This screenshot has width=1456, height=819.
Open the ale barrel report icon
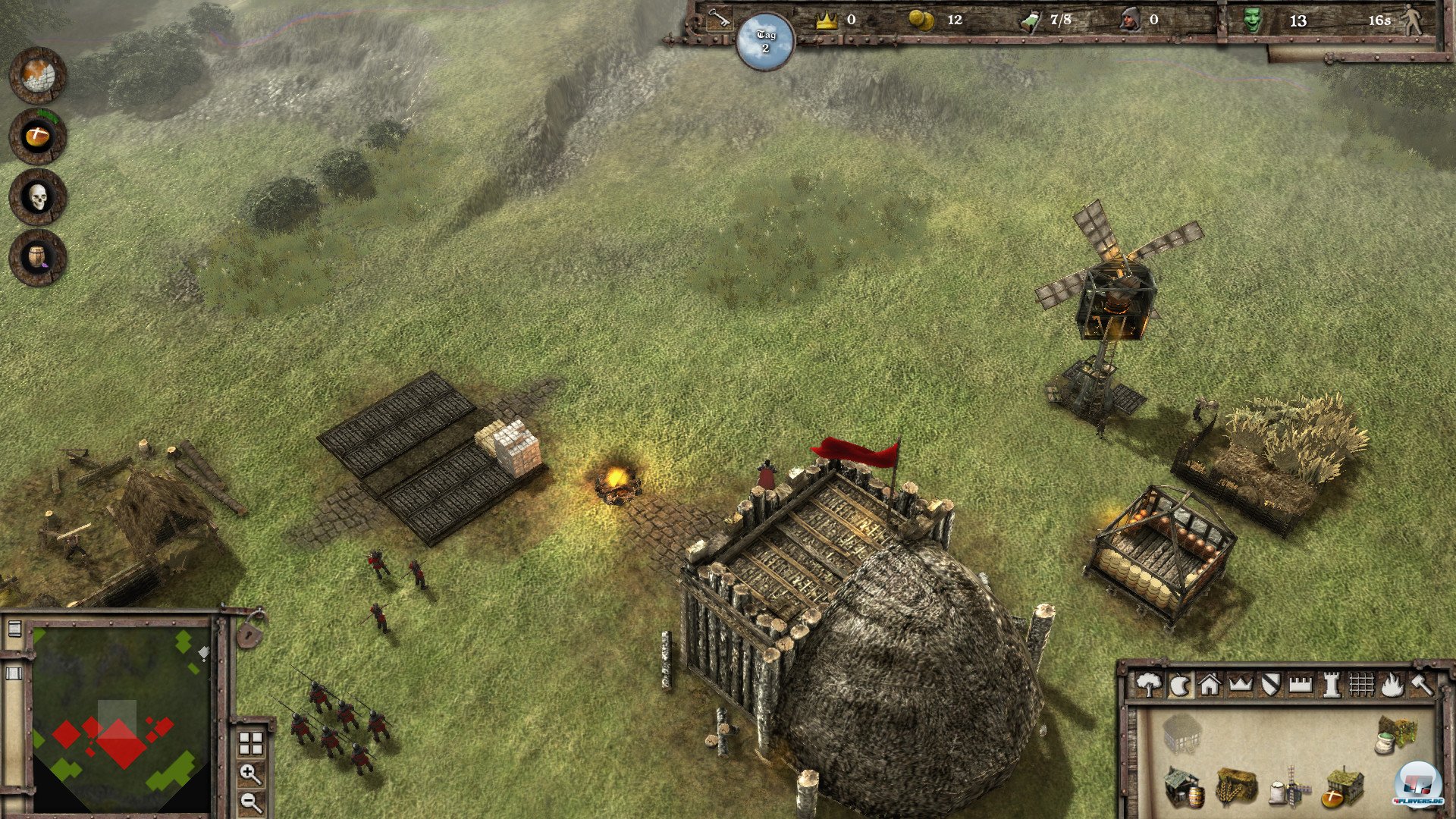[38, 258]
